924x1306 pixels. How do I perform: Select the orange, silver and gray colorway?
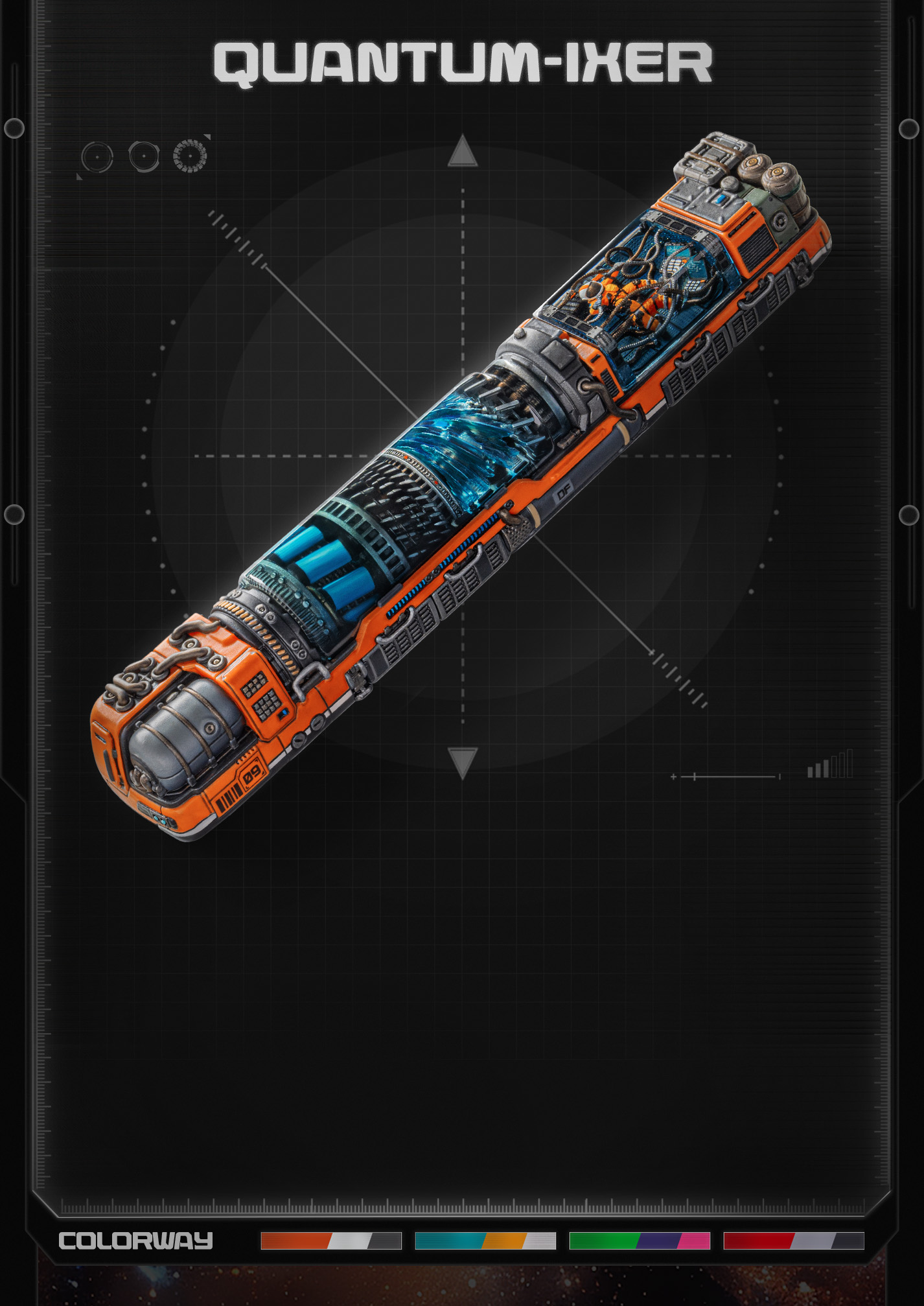[x=330, y=1241]
